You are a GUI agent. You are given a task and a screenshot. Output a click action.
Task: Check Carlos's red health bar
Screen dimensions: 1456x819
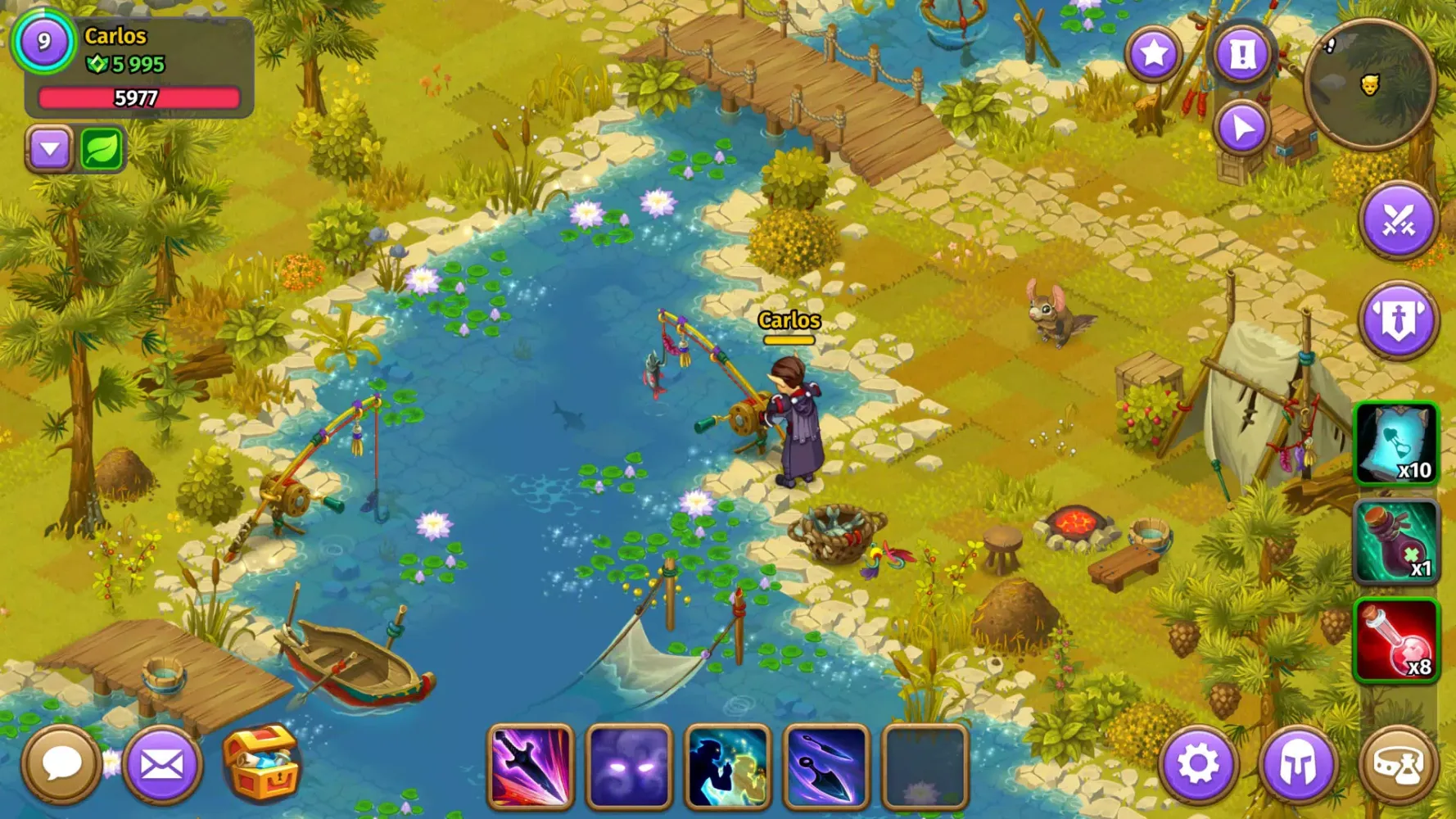(139, 98)
